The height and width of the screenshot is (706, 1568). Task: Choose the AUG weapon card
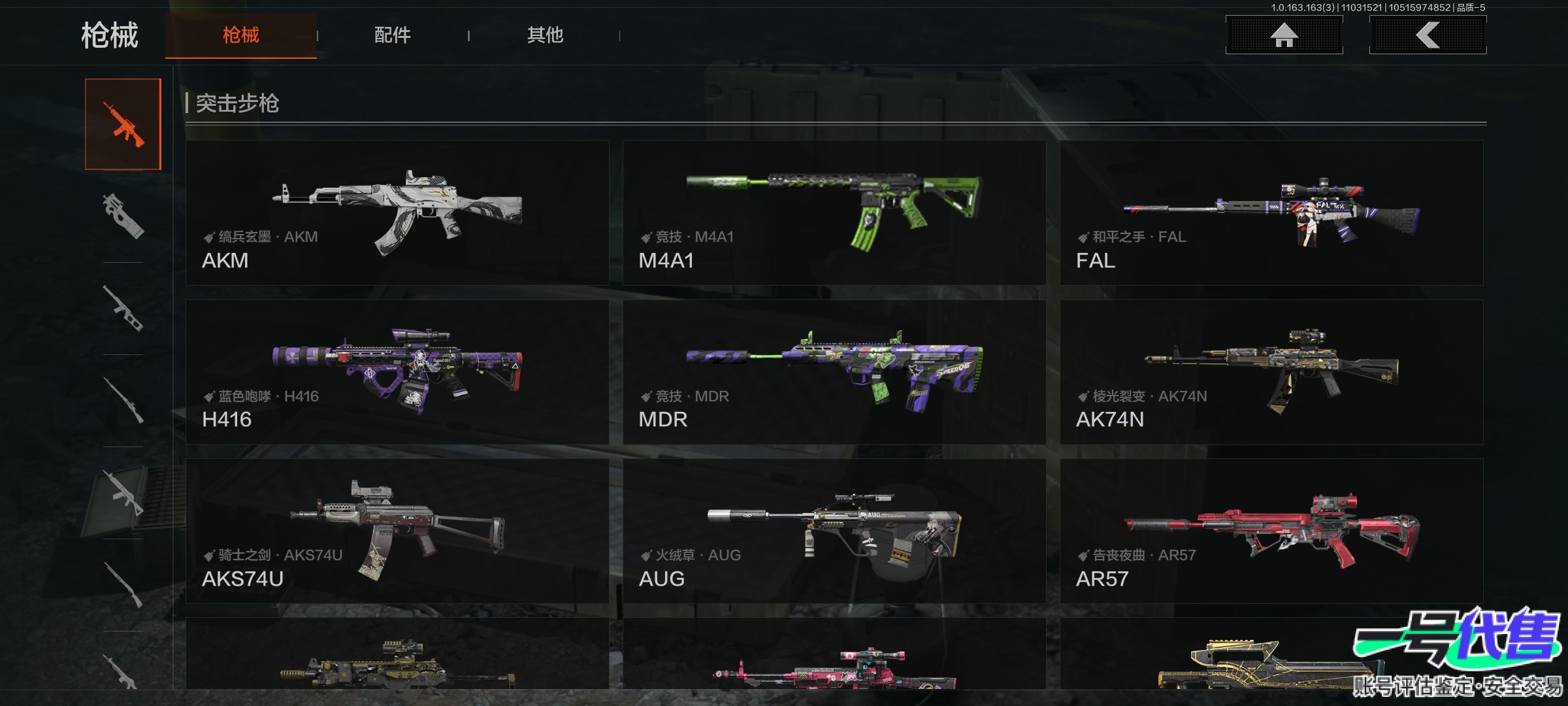[x=834, y=531]
